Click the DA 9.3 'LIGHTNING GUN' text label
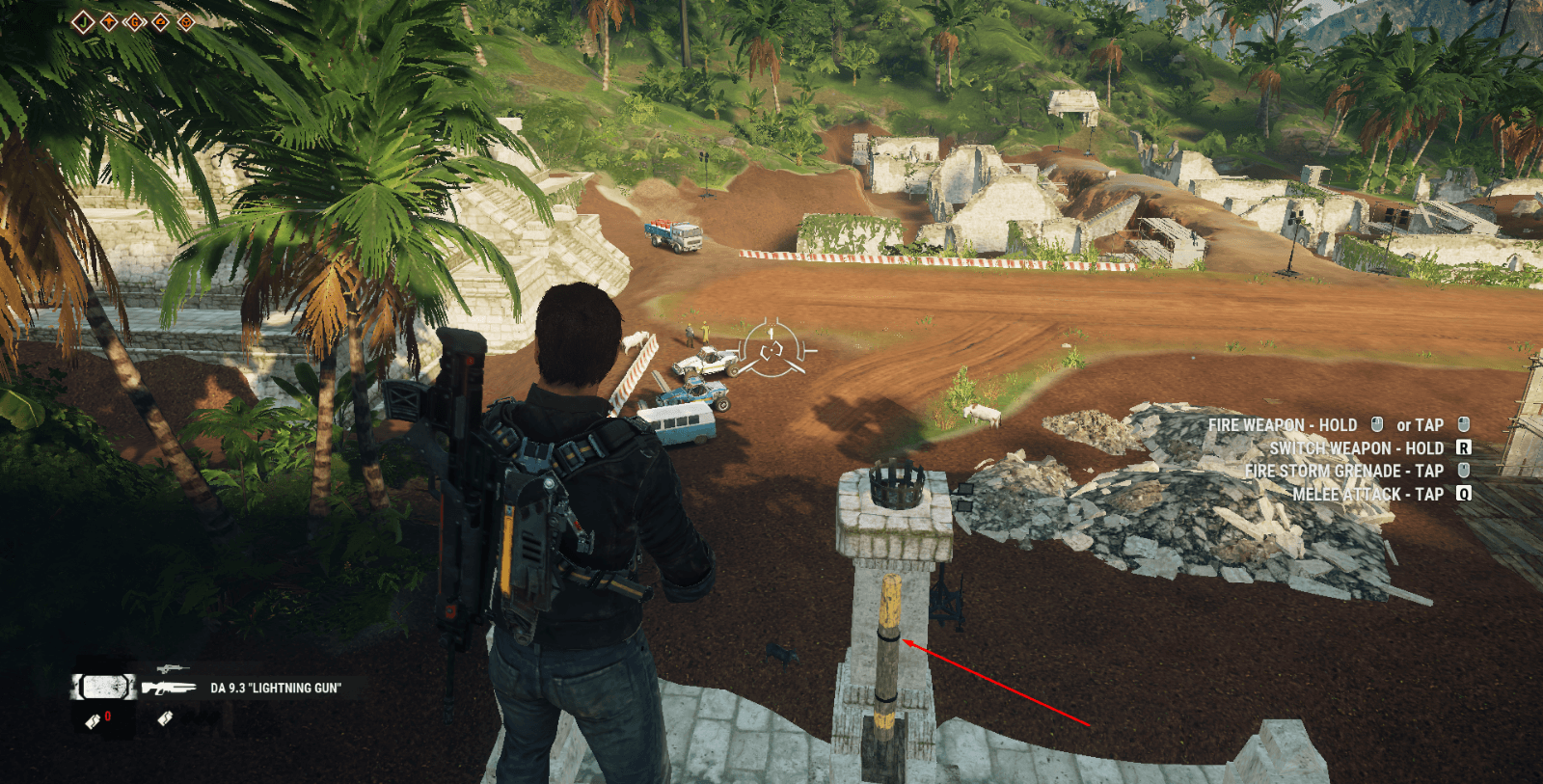This screenshot has height=784, width=1543. coord(275,688)
